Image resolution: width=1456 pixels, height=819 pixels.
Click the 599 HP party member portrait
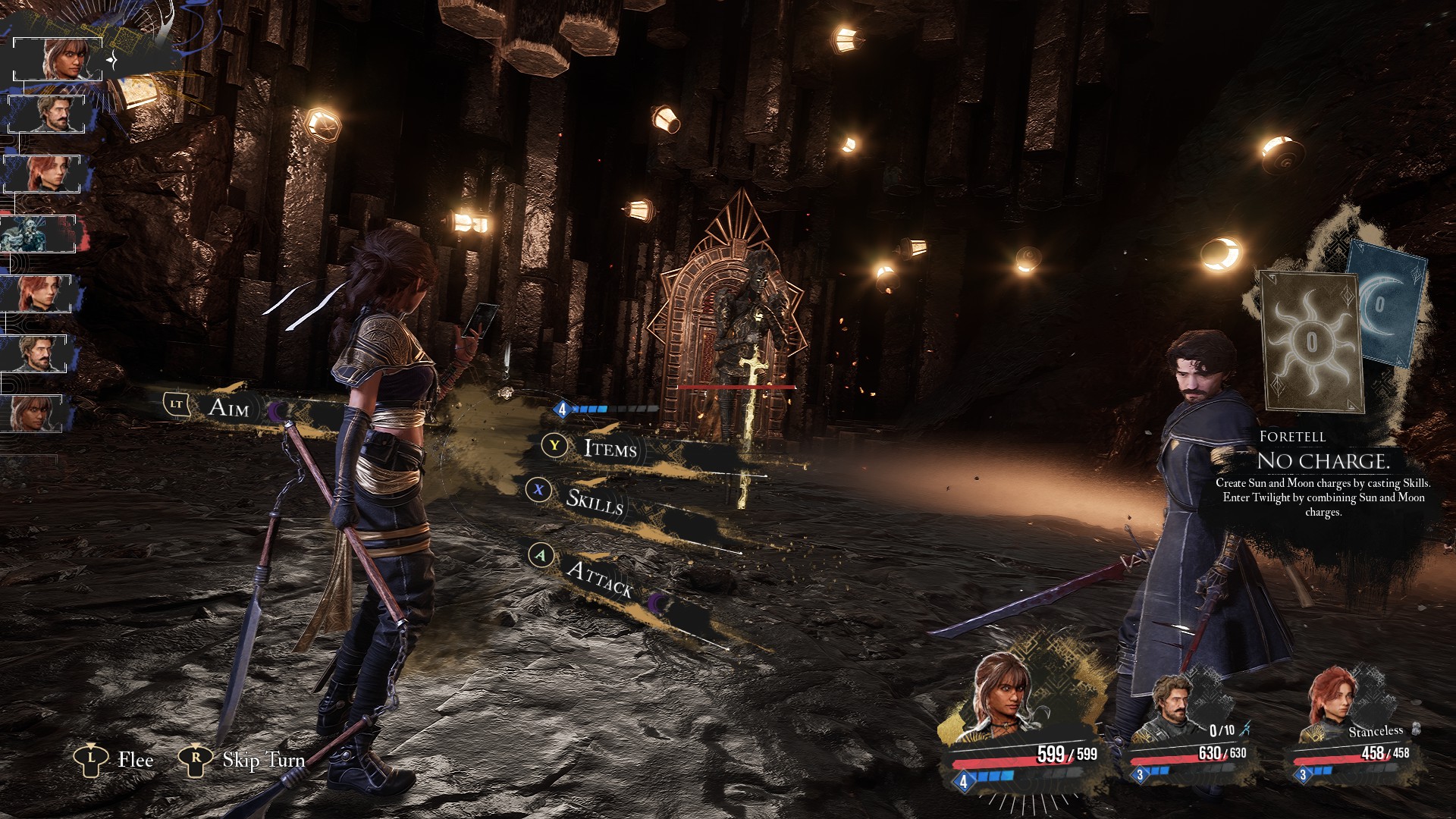1003,701
